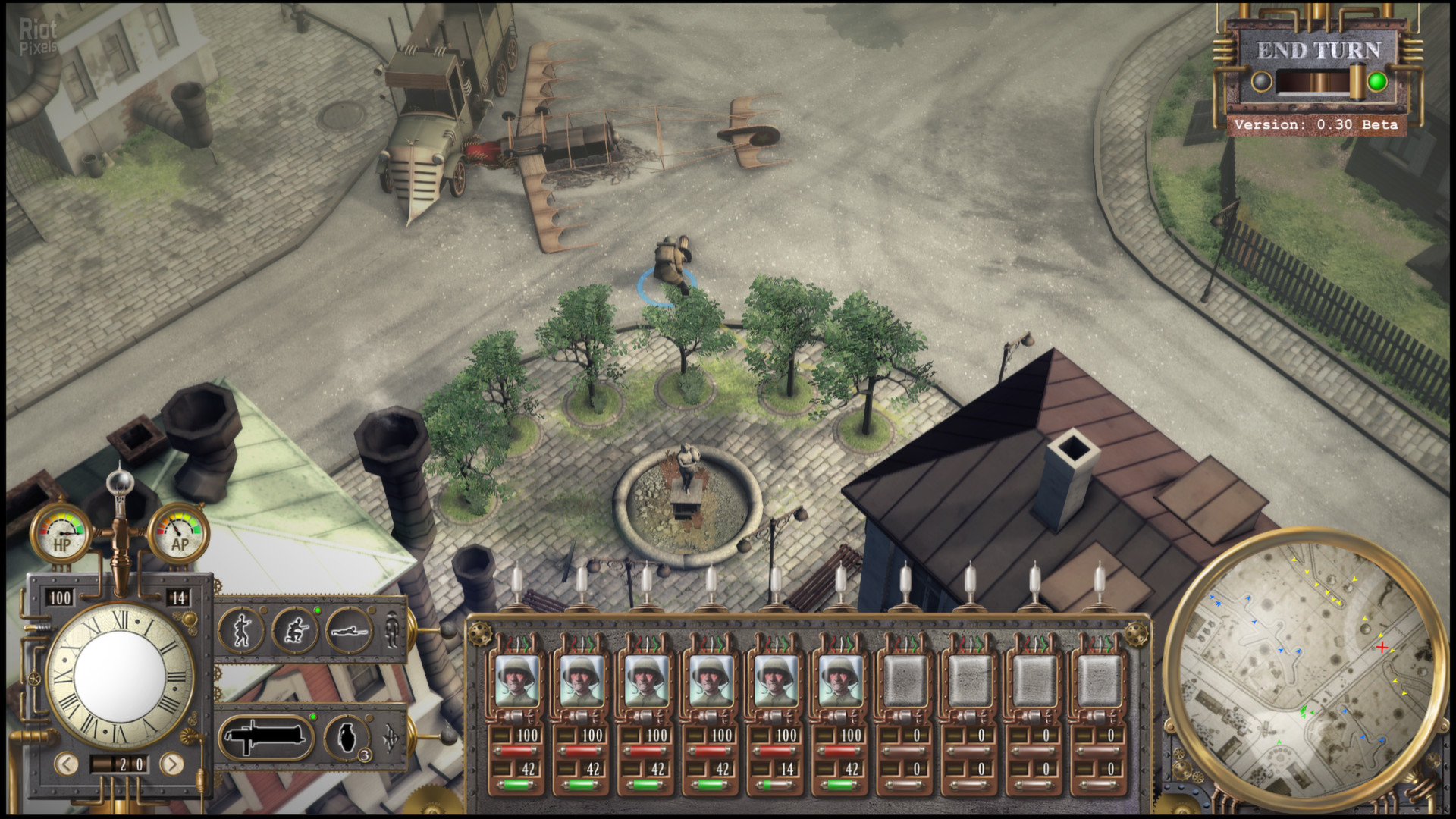Click the right arrow under the clock
This screenshot has height=819, width=1456.
point(172,764)
